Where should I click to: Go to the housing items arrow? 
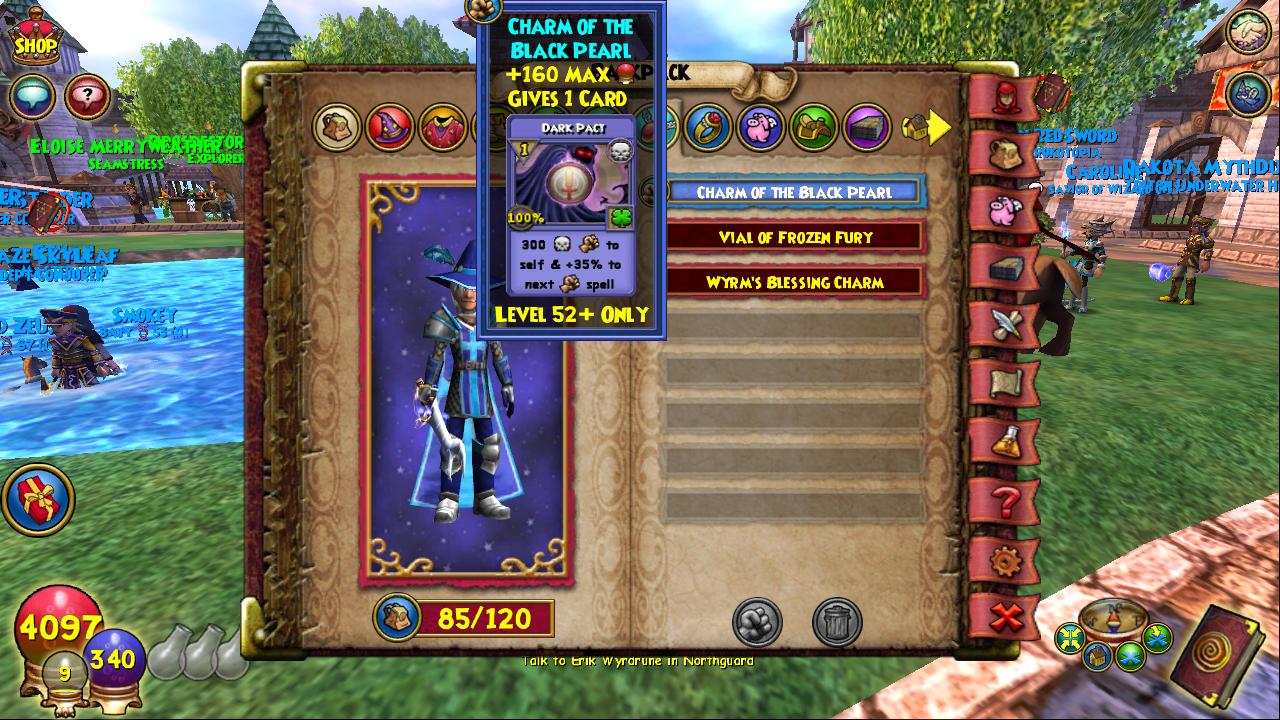point(927,127)
